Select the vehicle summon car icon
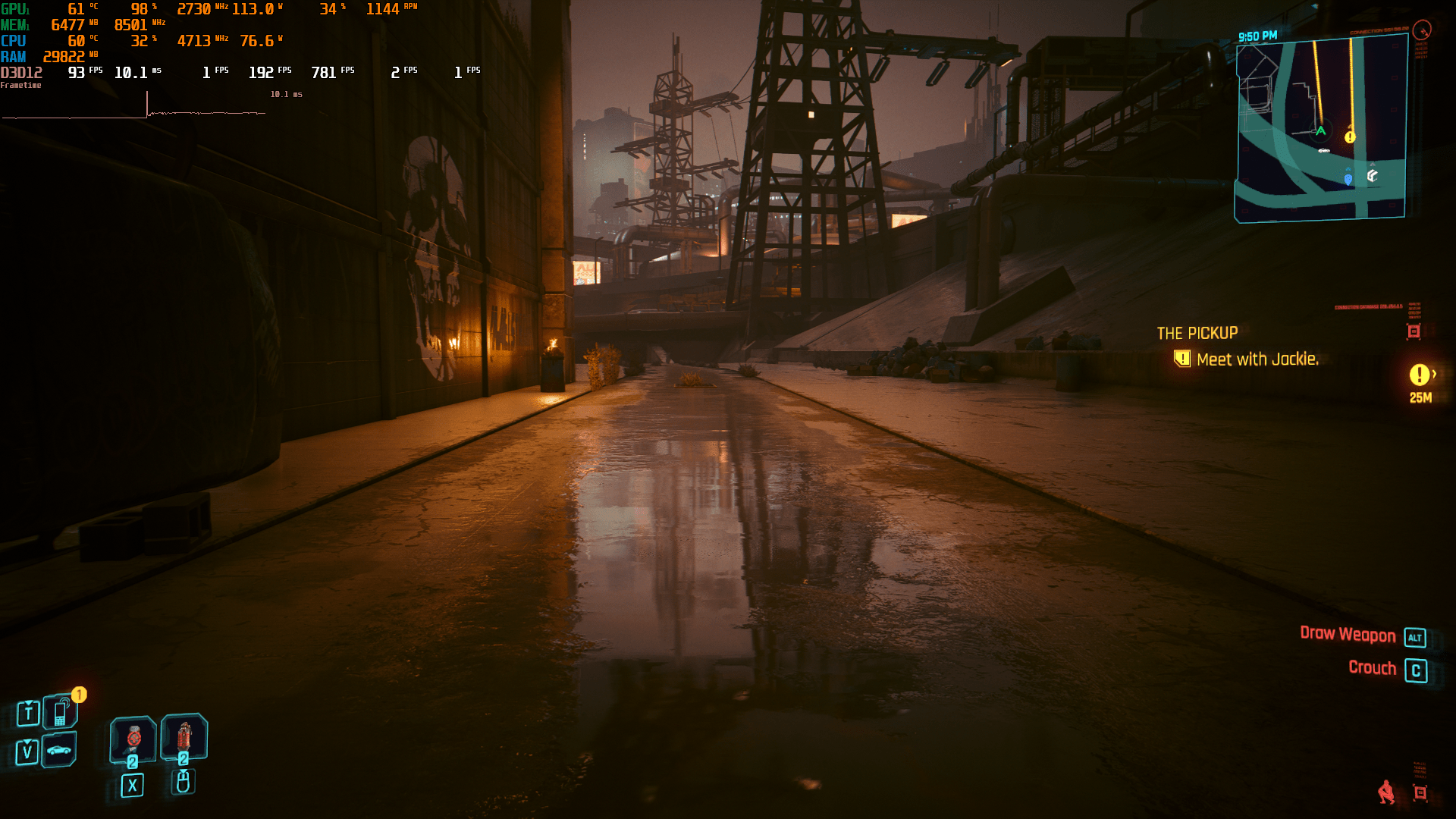Image resolution: width=1456 pixels, height=819 pixels. (59, 751)
